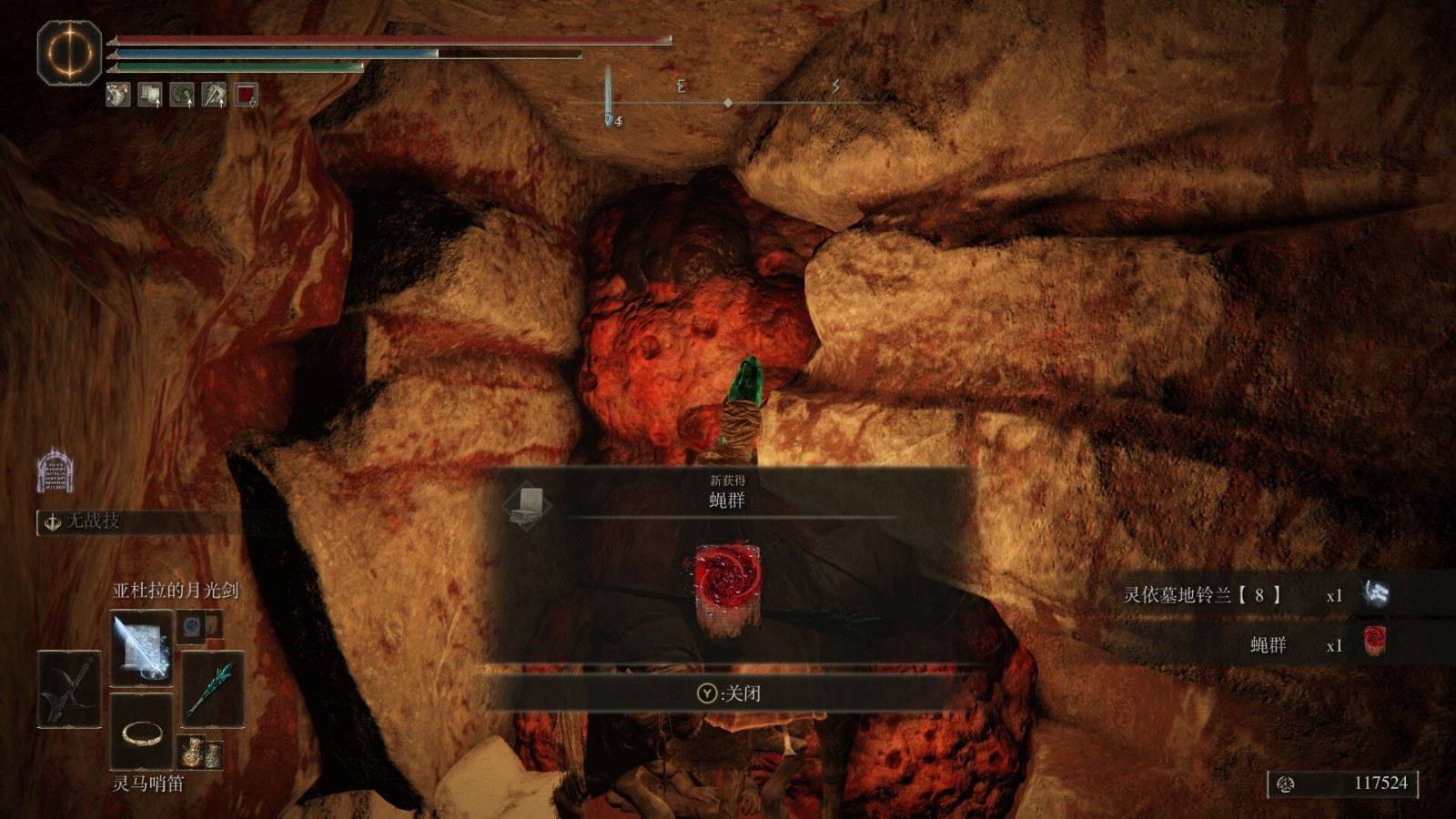Select the small golden flask pouch slot

click(200, 753)
